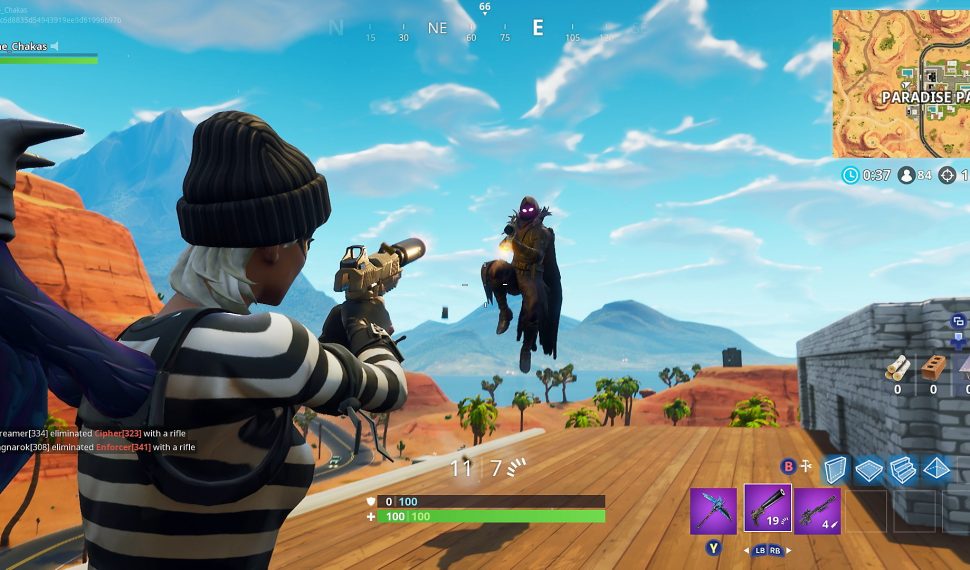Choose the stairs building piece
Image resolution: width=970 pixels, height=570 pixels.
click(902, 470)
